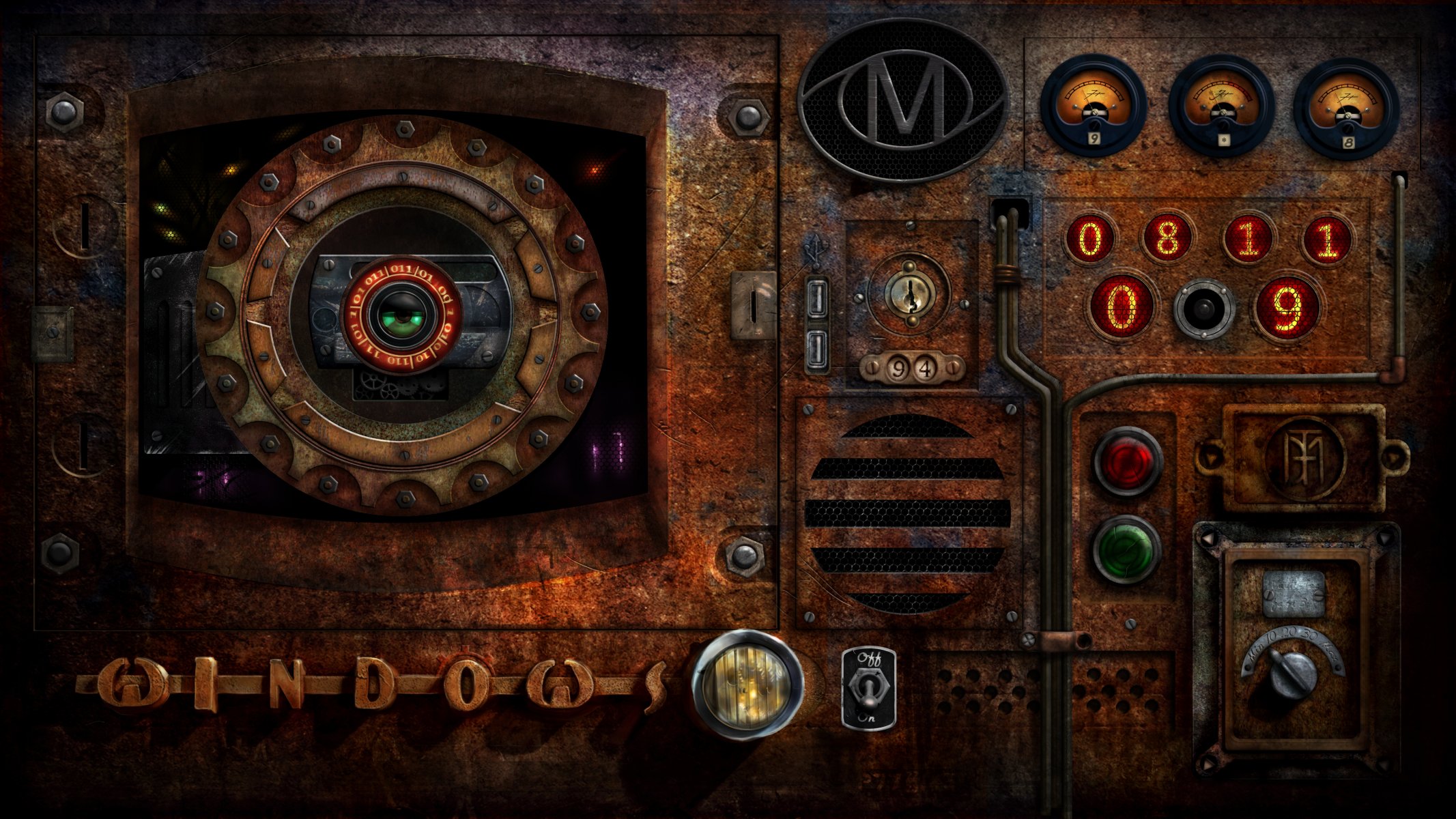Image resolution: width=1456 pixels, height=819 pixels.
Task: Push the black button between the nixie tubes
Action: pyautogui.click(x=1204, y=308)
